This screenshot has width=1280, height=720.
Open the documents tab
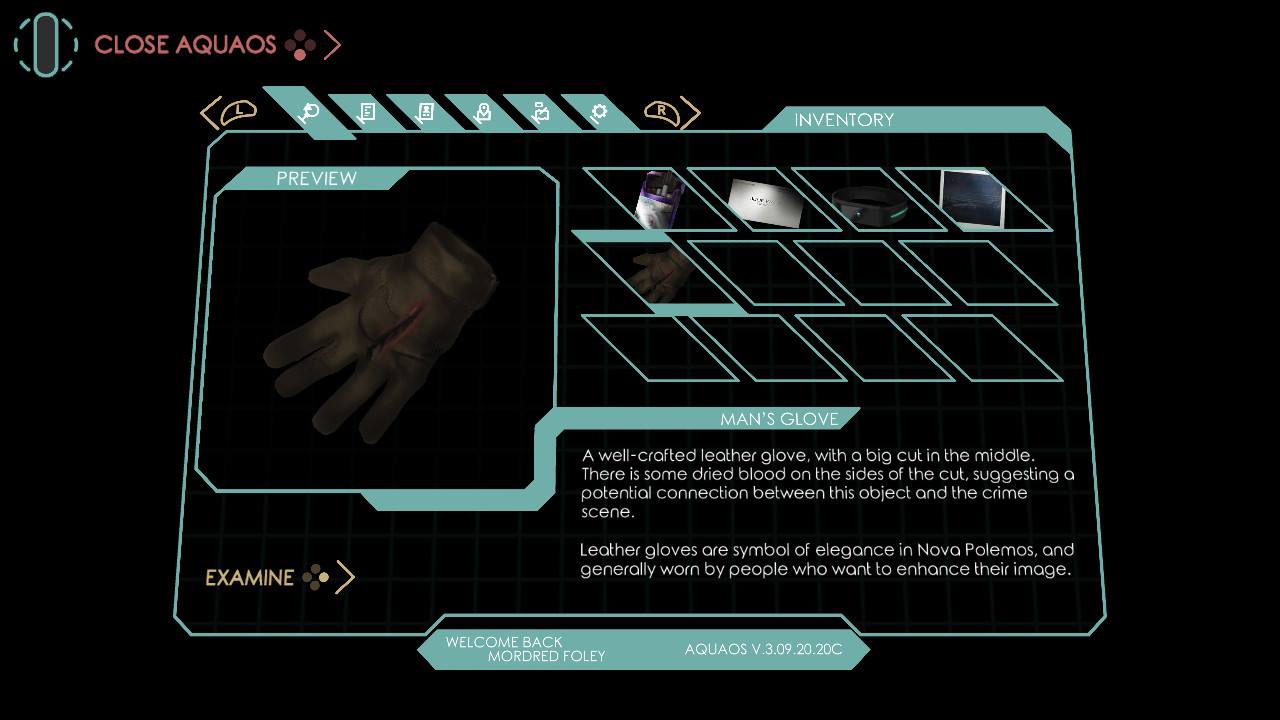367,112
